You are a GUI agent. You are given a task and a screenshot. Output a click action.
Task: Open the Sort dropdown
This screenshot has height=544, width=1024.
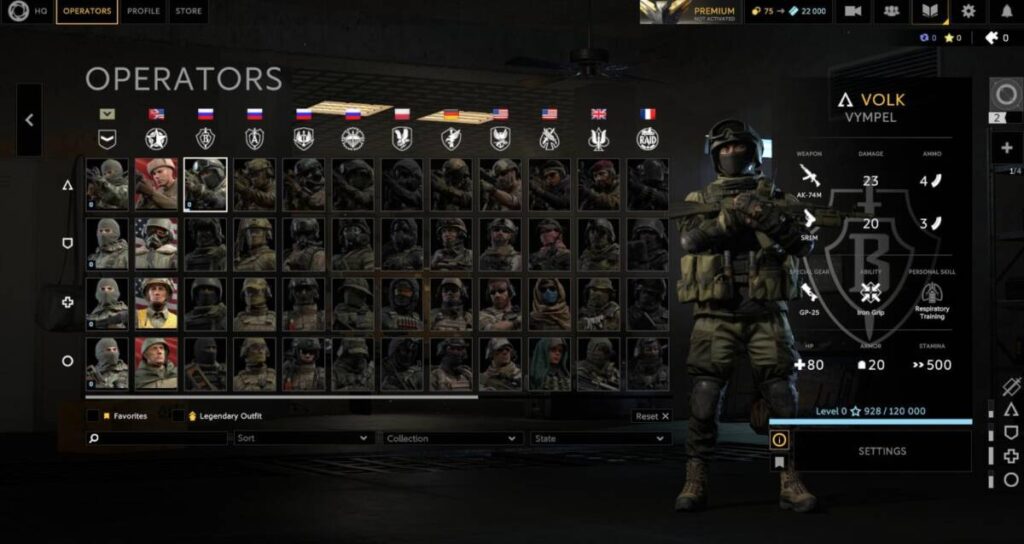(x=304, y=438)
